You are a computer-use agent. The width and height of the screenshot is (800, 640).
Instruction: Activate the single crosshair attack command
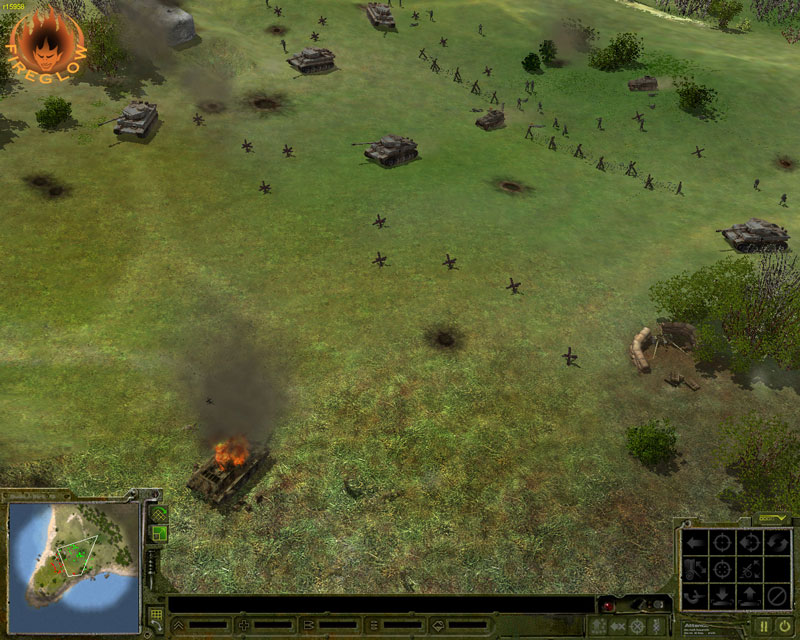click(x=720, y=542)
